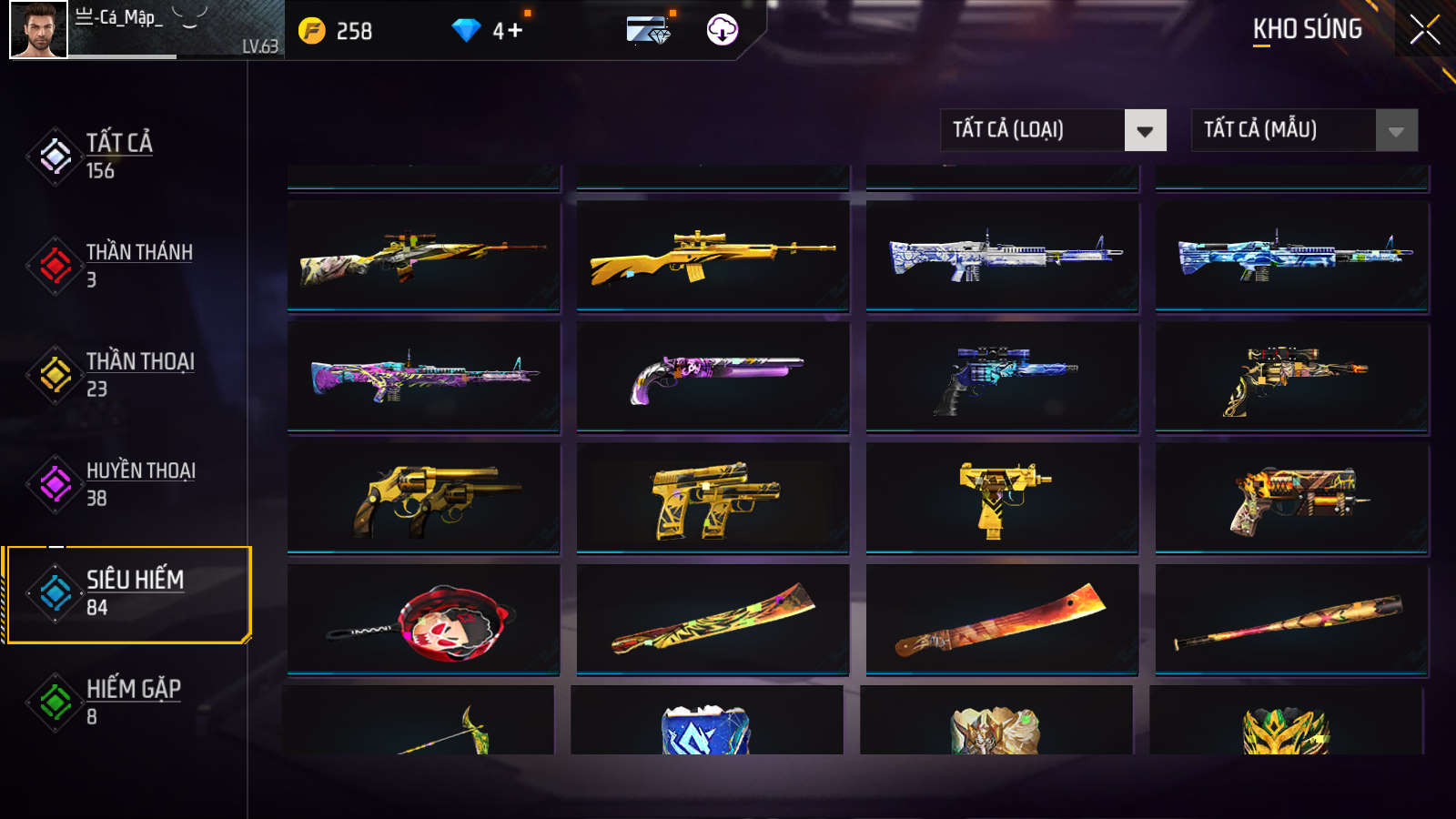1456x819 pixels.
Task: Select the solid gold sniper rifle skin
Action: click(x=713, y=256)
